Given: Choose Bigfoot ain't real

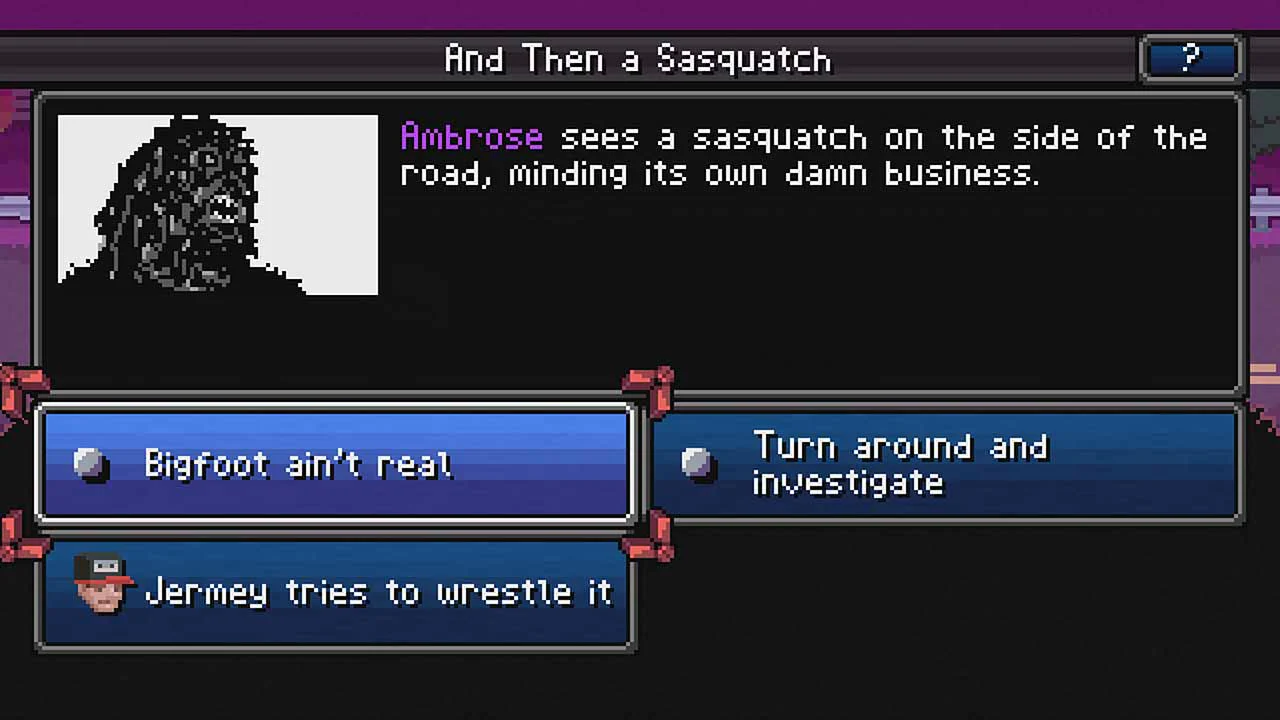Looking at the screenshot, I should click(x=335, y=463).
